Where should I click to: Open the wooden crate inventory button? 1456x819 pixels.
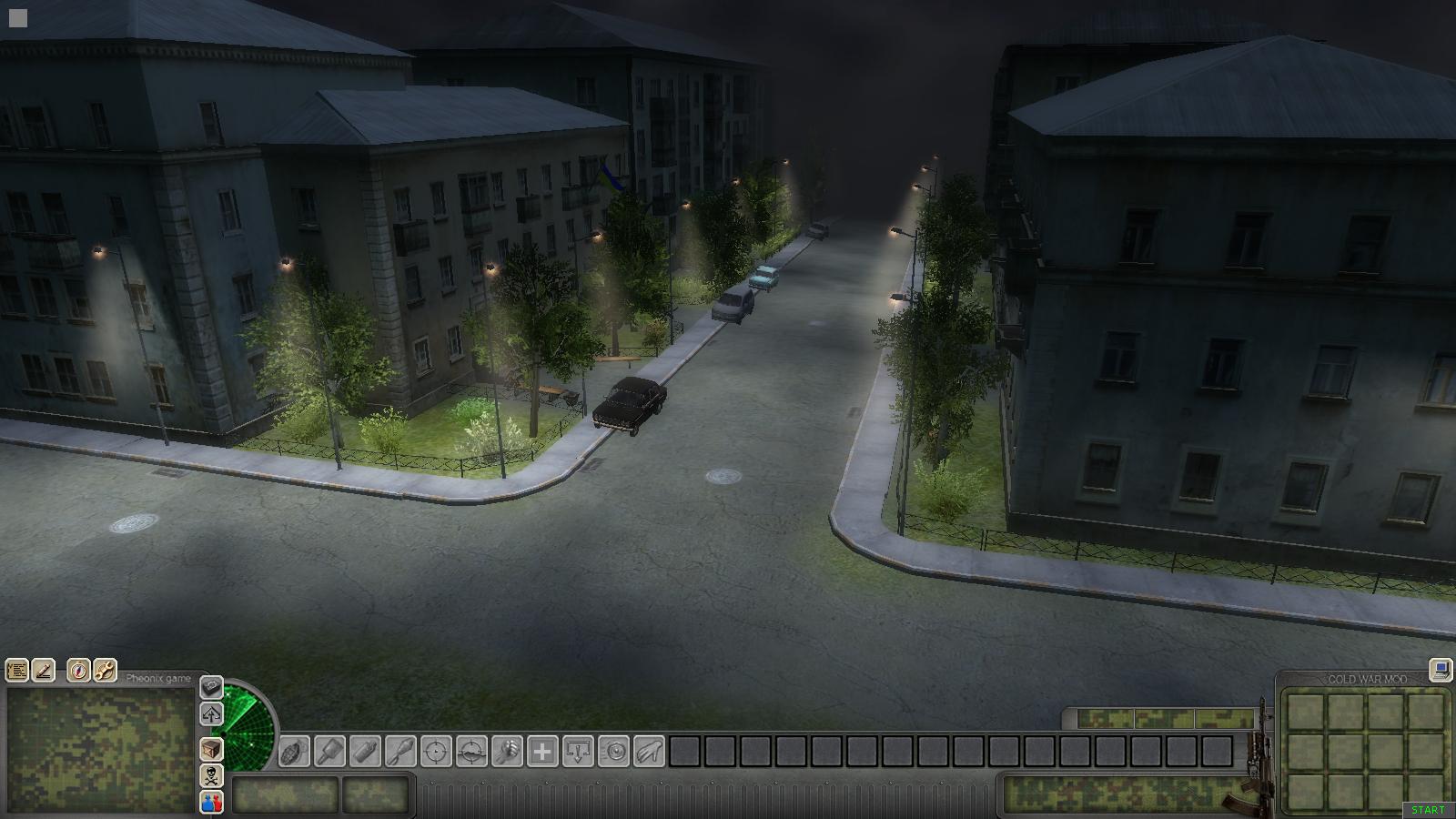click(211, 749)
